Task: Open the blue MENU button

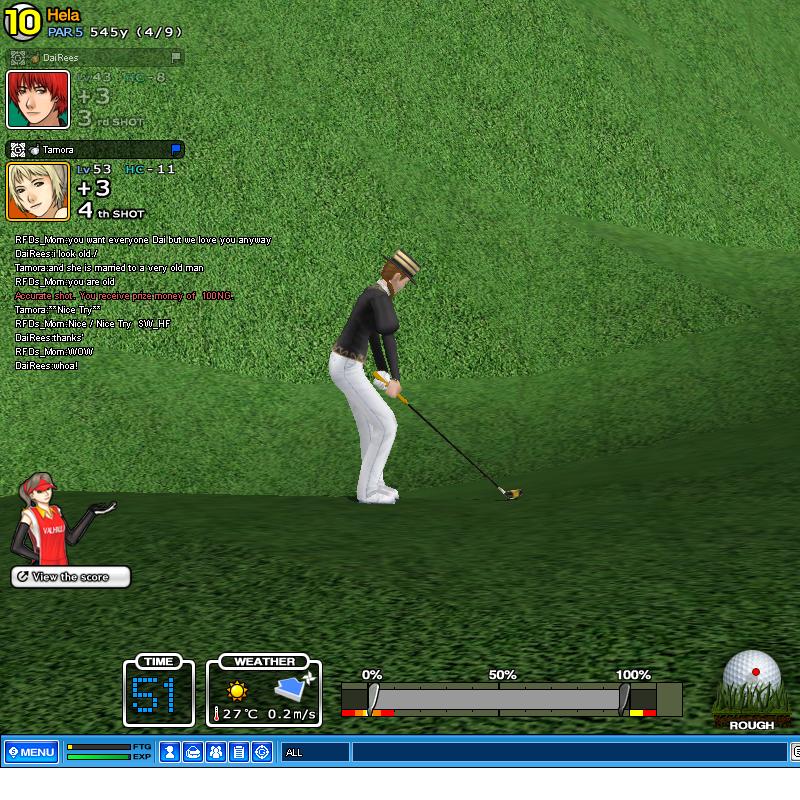Action: (31, 752)
